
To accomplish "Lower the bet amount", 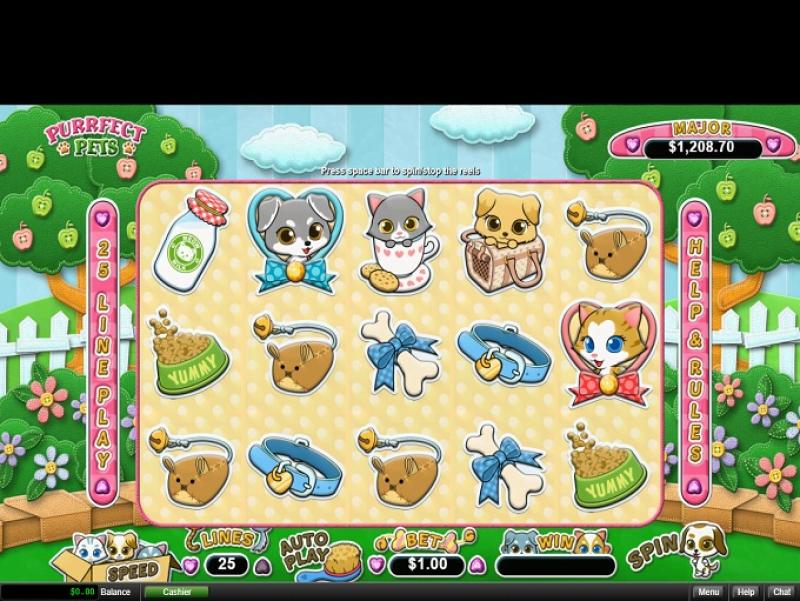I will pyautogui.click(x=375, y=565).
